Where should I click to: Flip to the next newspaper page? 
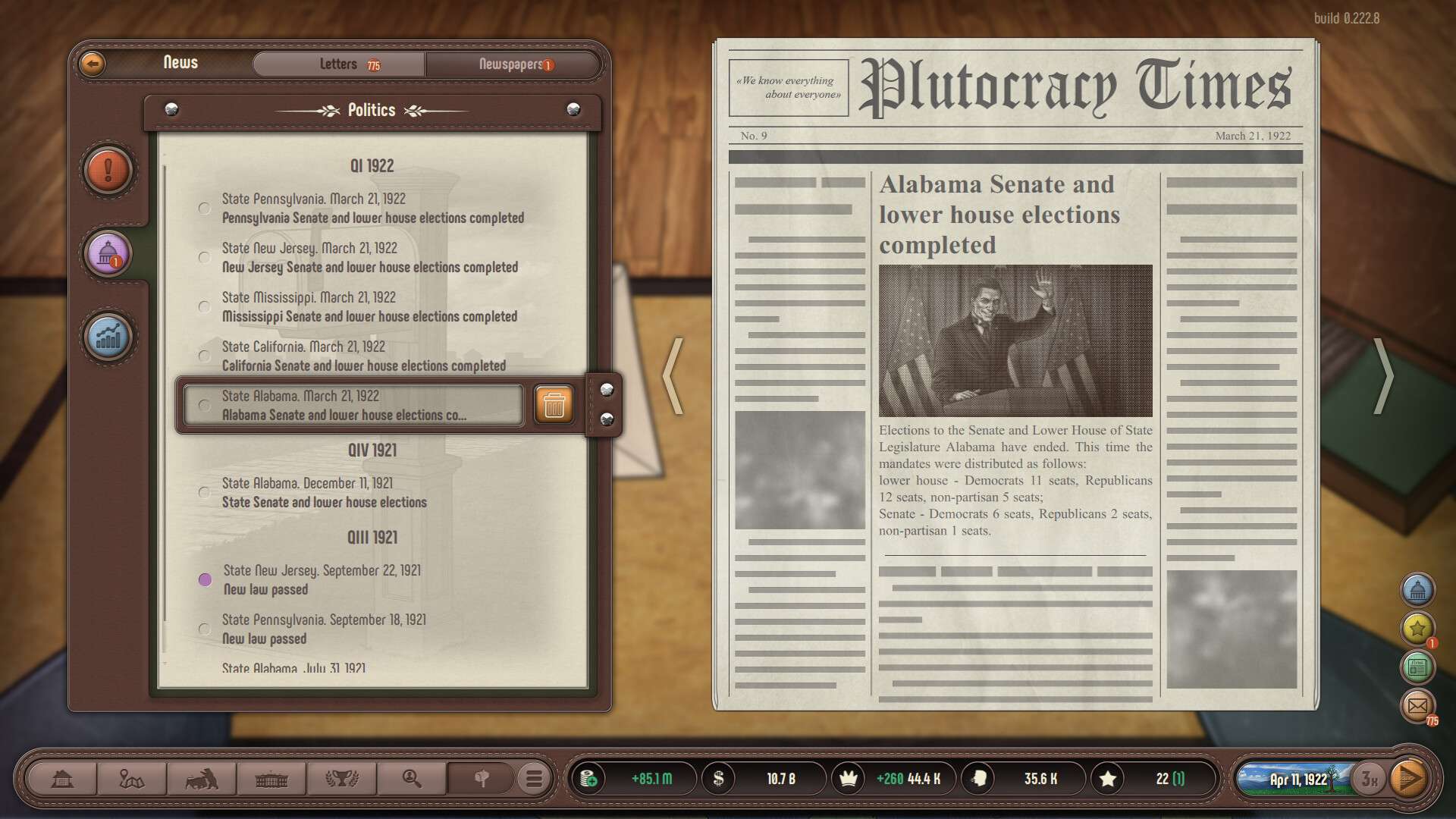1384,376
